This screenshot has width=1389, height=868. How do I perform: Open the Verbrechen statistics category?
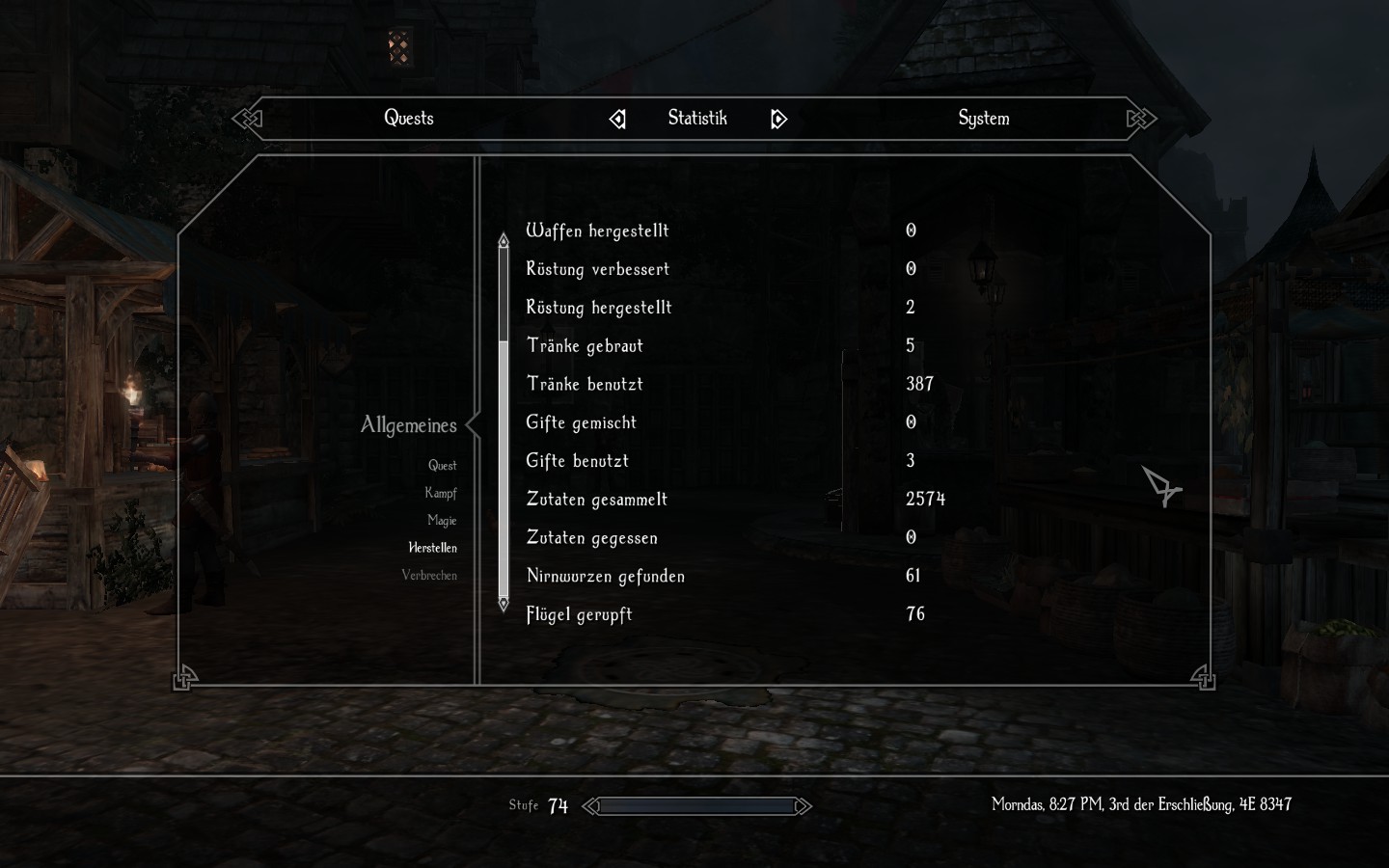click(429, 576)
